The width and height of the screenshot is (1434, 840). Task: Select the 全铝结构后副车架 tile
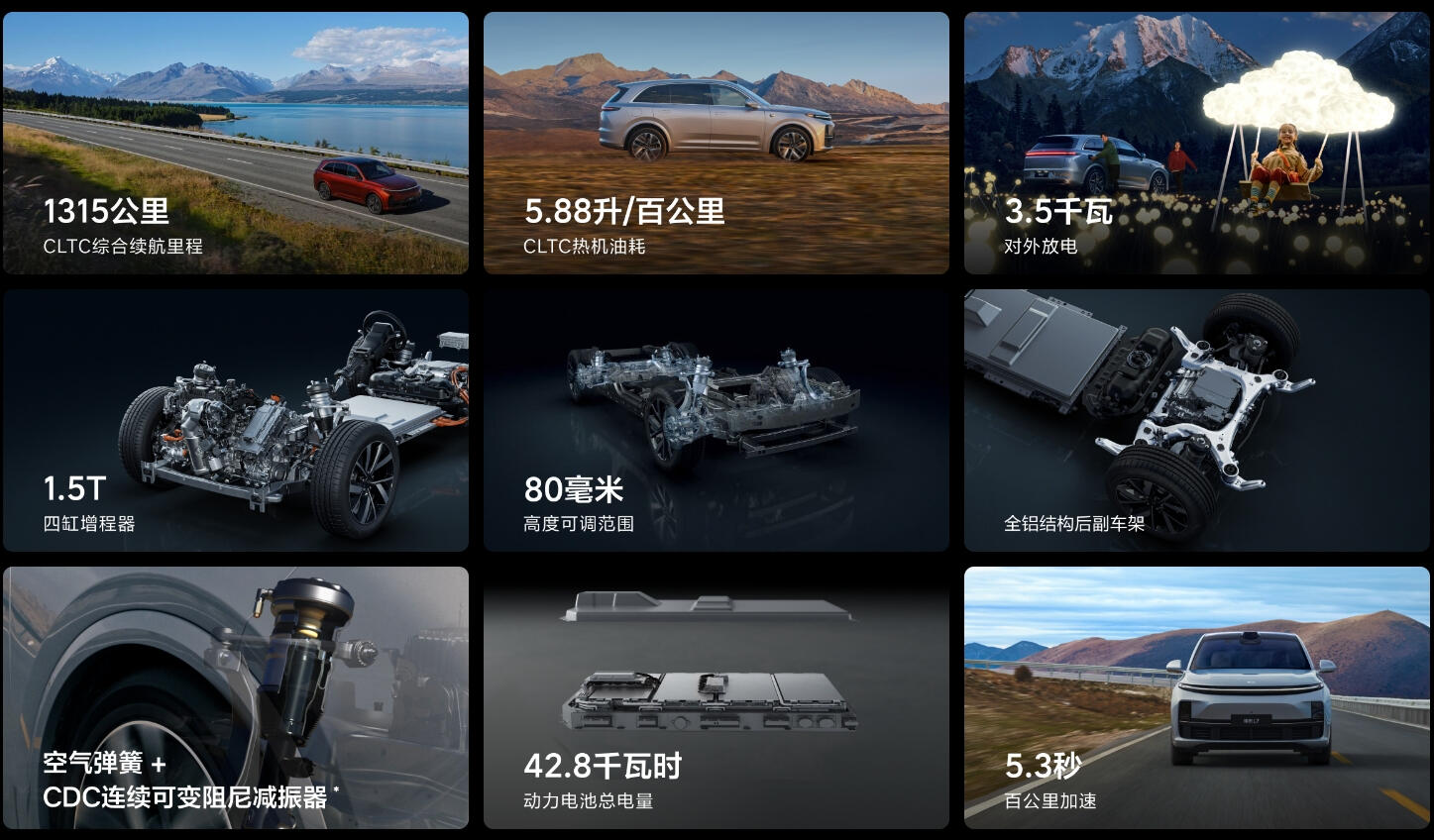click(1196, 420)
